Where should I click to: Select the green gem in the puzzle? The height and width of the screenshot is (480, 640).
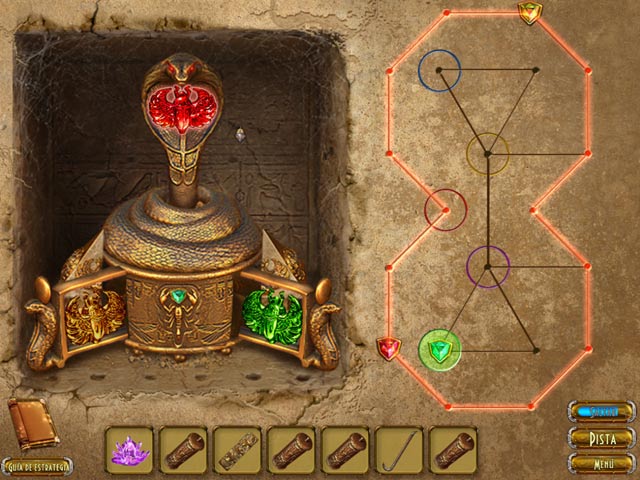[439, 350]
